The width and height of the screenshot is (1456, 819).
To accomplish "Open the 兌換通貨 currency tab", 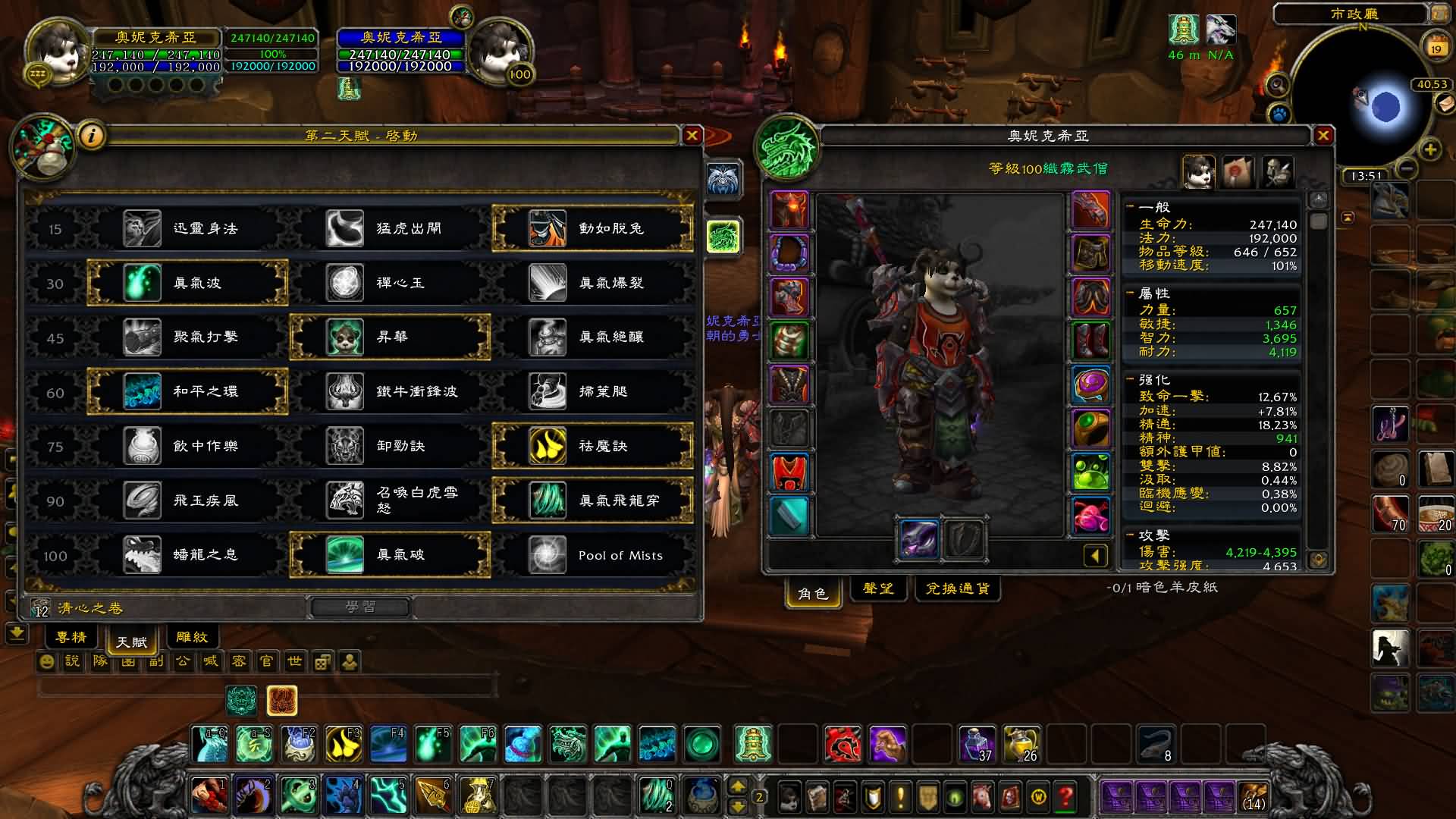I will (x=957, y=588).
